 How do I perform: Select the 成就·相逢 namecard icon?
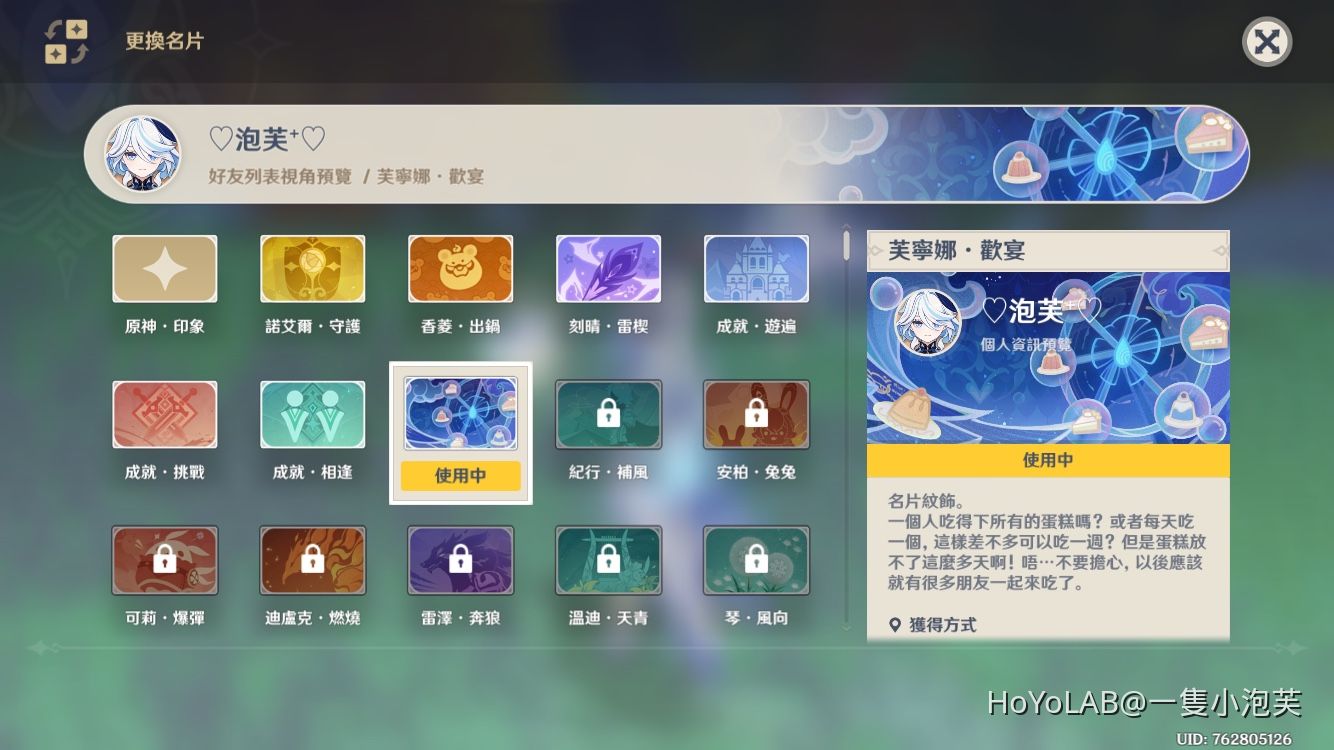click(x=312, y=413)
